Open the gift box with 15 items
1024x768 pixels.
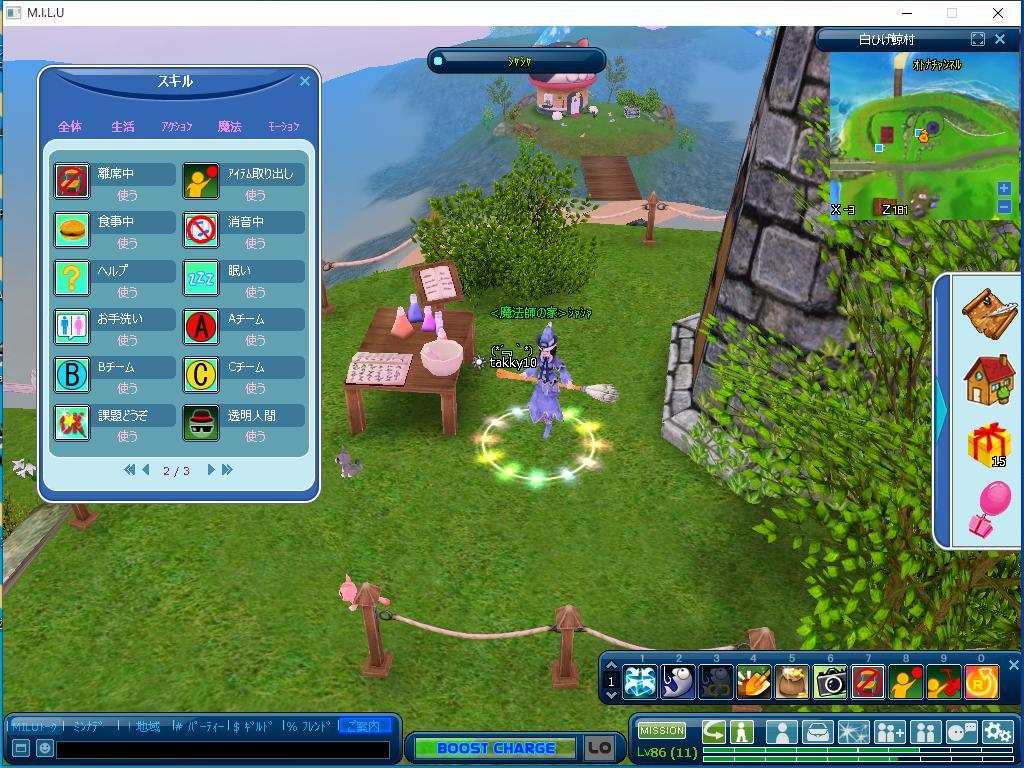[x=988, y=443]
